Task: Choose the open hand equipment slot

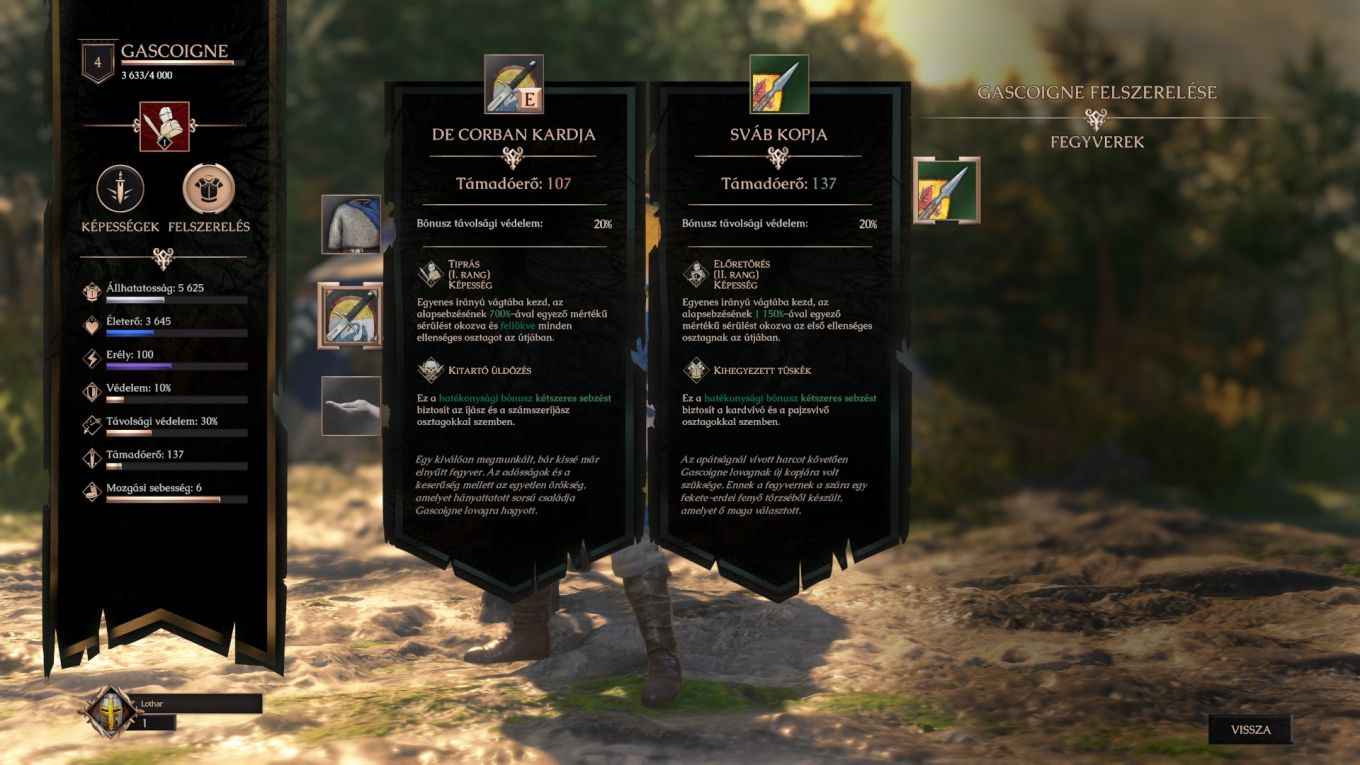Action: 351,405
